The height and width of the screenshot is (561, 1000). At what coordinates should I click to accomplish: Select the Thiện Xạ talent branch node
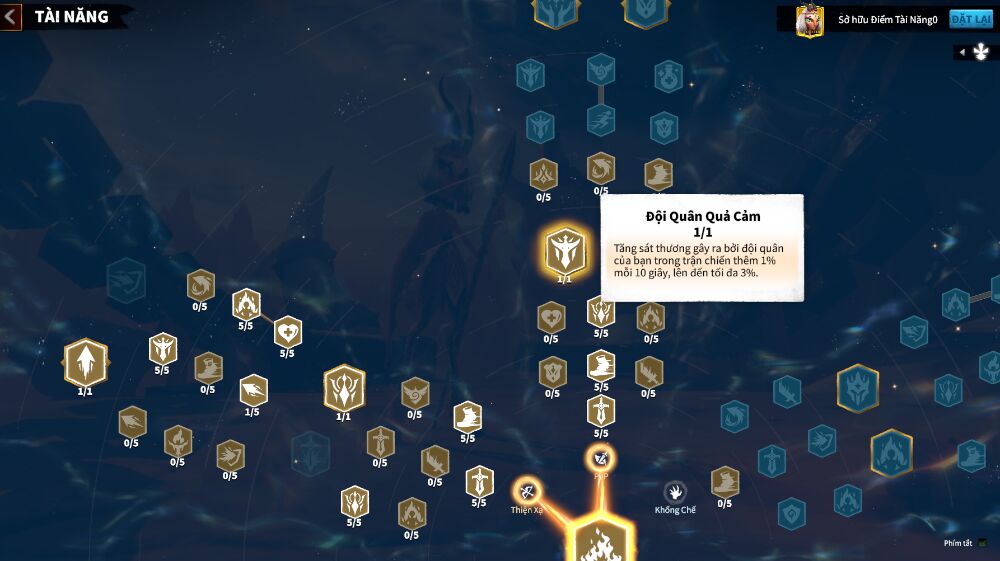pyautogui.click(x=527, y=491)
